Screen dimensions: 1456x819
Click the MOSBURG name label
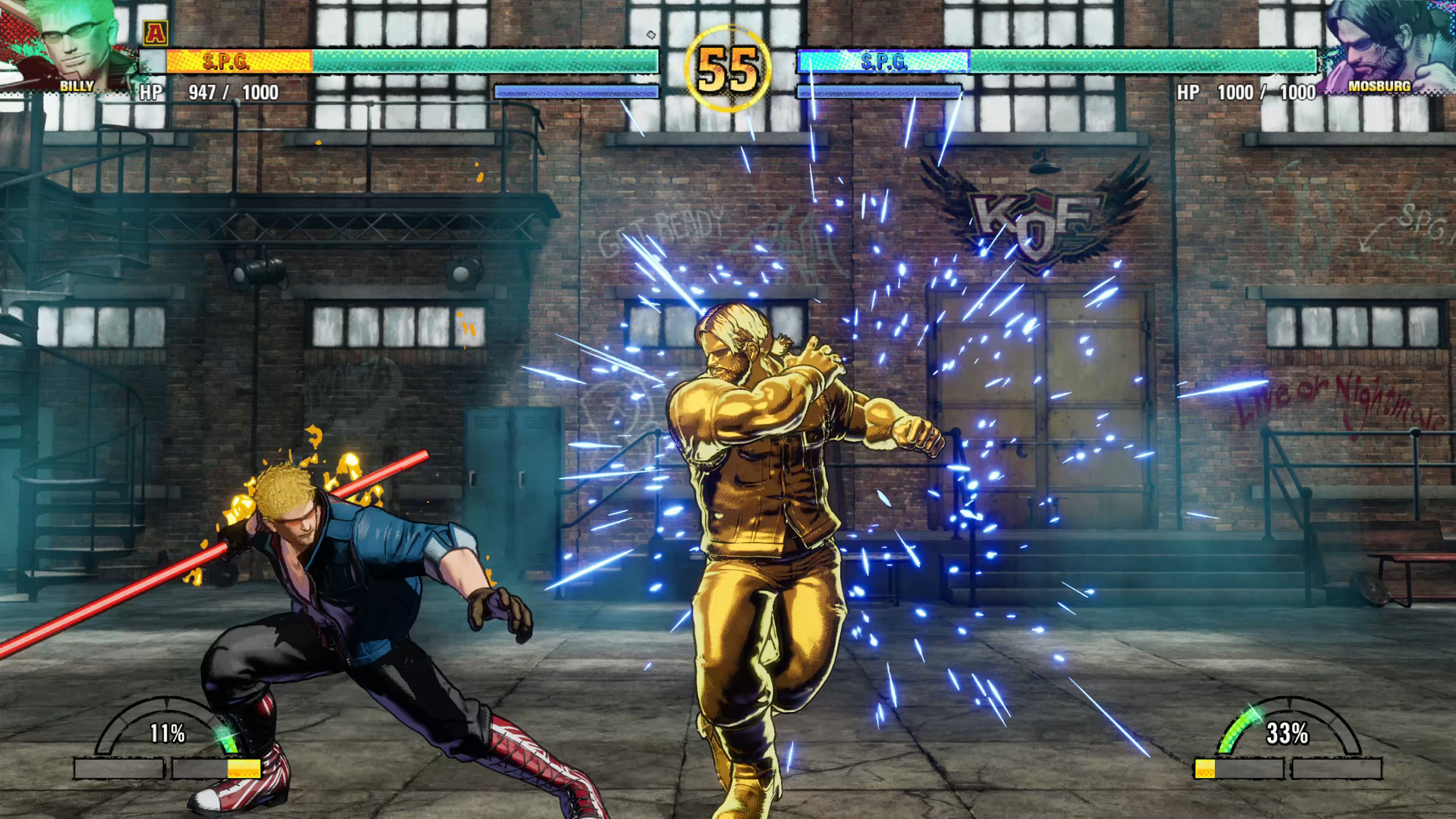pos(1381,86)
